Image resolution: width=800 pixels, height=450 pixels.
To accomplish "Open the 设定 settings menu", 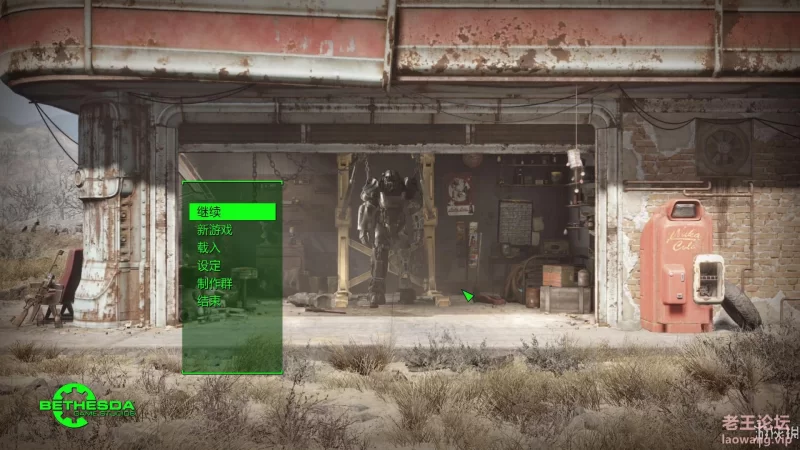I will point(209,266).
